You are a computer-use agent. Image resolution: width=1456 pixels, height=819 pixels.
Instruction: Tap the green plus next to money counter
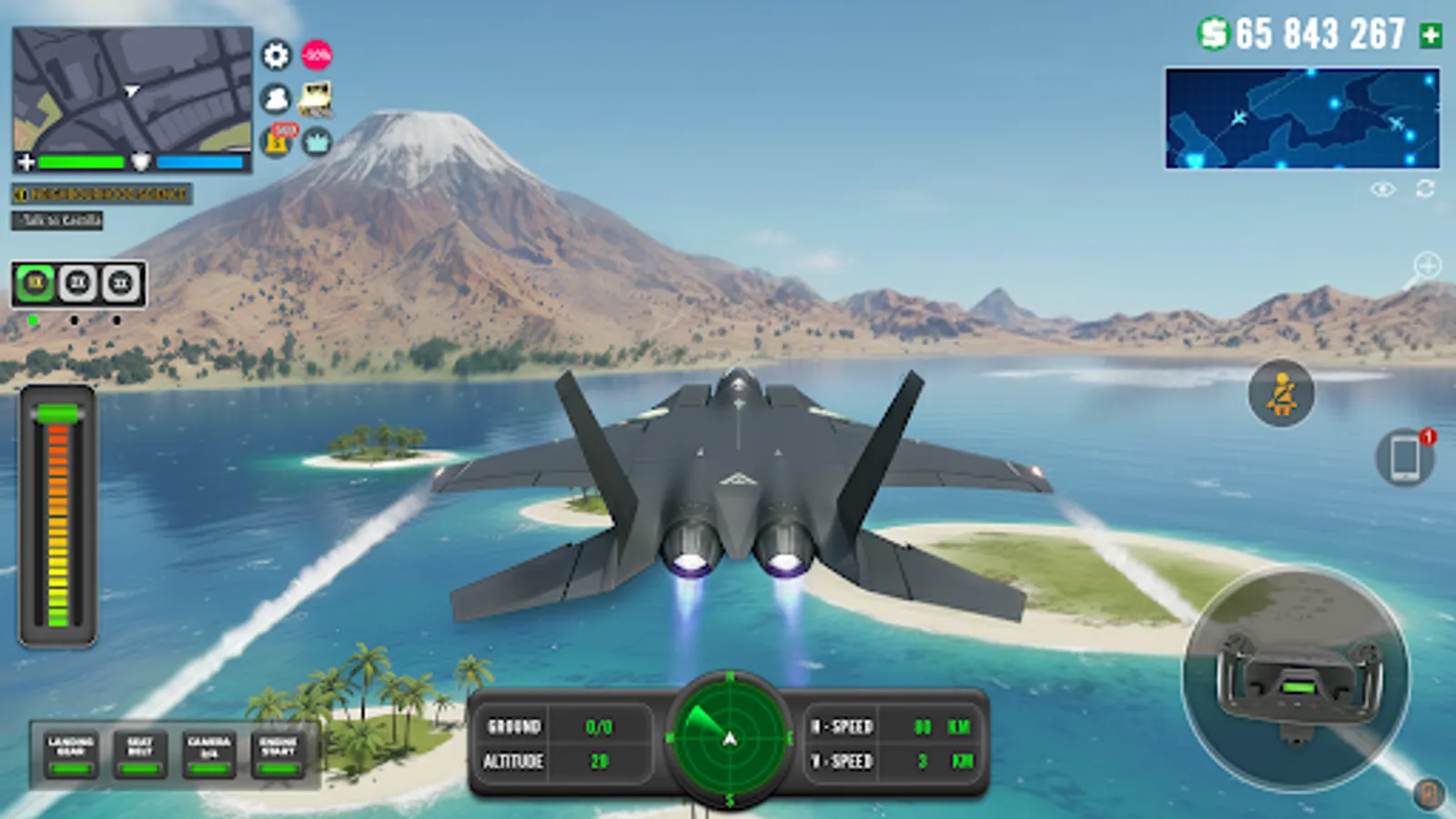(1429, 34)
